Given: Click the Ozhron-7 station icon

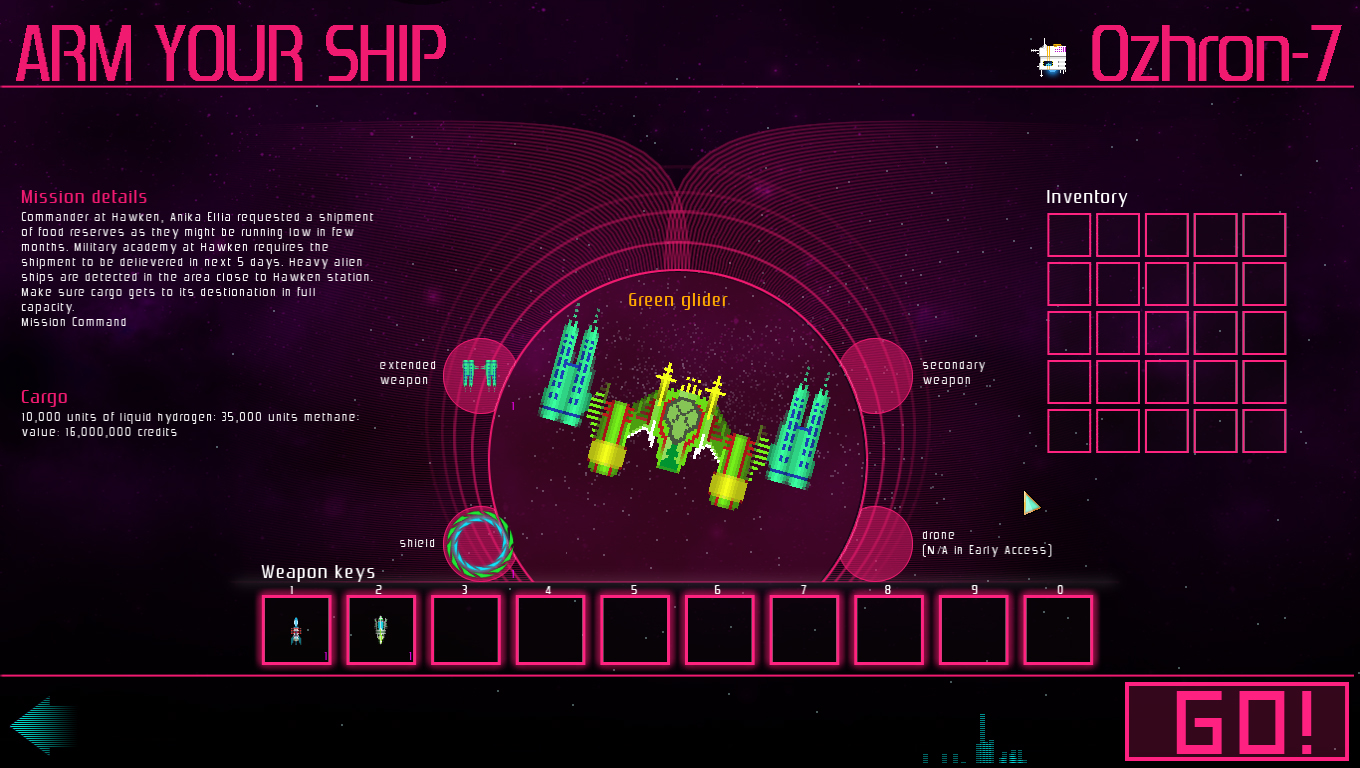Looking at the screenshot, I should [1048, 55].
